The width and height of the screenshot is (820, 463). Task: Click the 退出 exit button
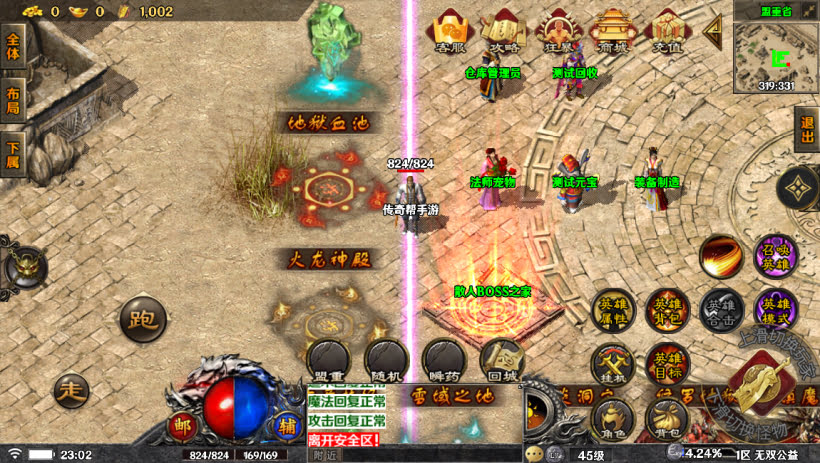point(807,131)
